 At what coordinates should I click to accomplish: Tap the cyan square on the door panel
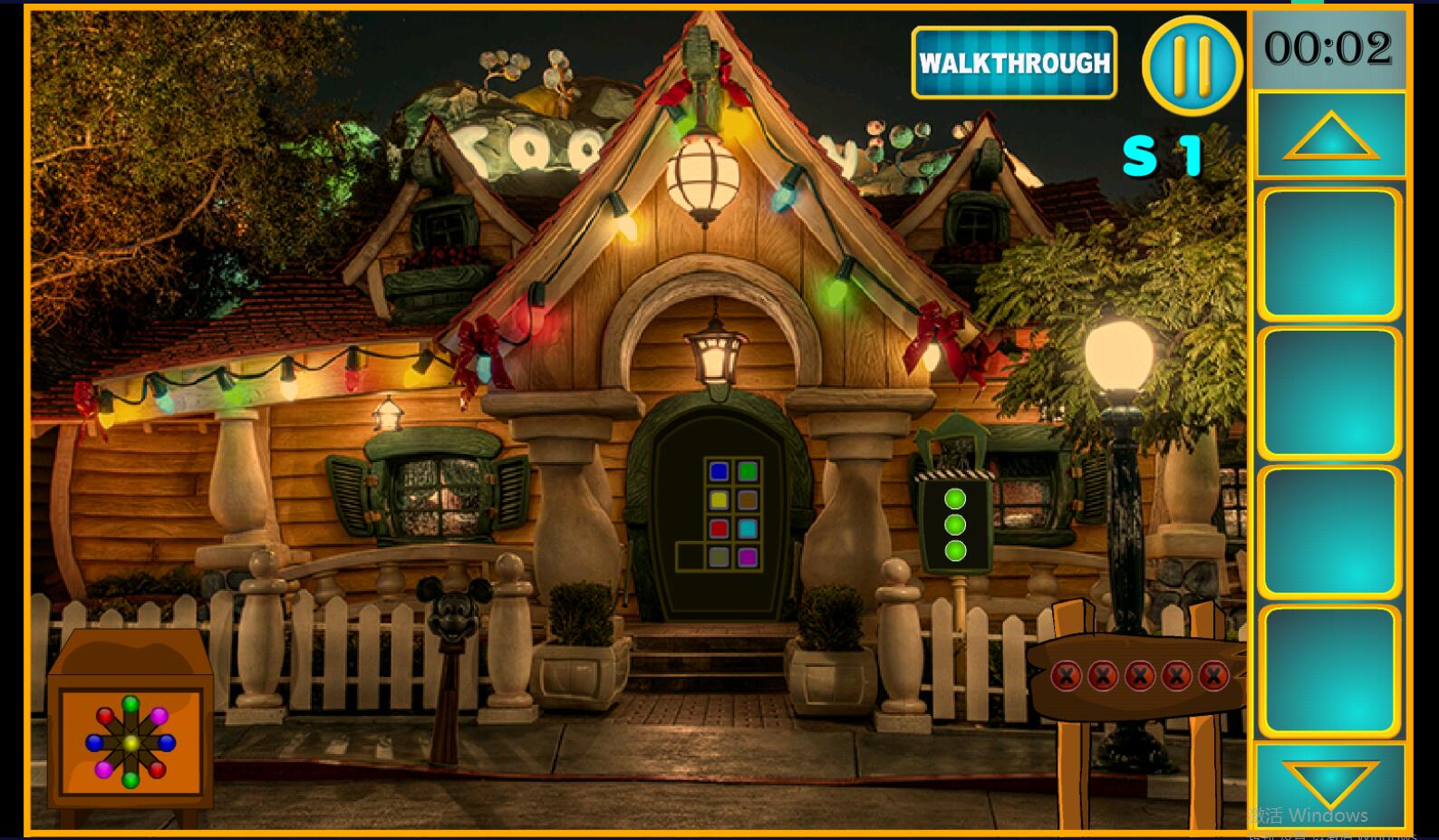coord(747,528)
